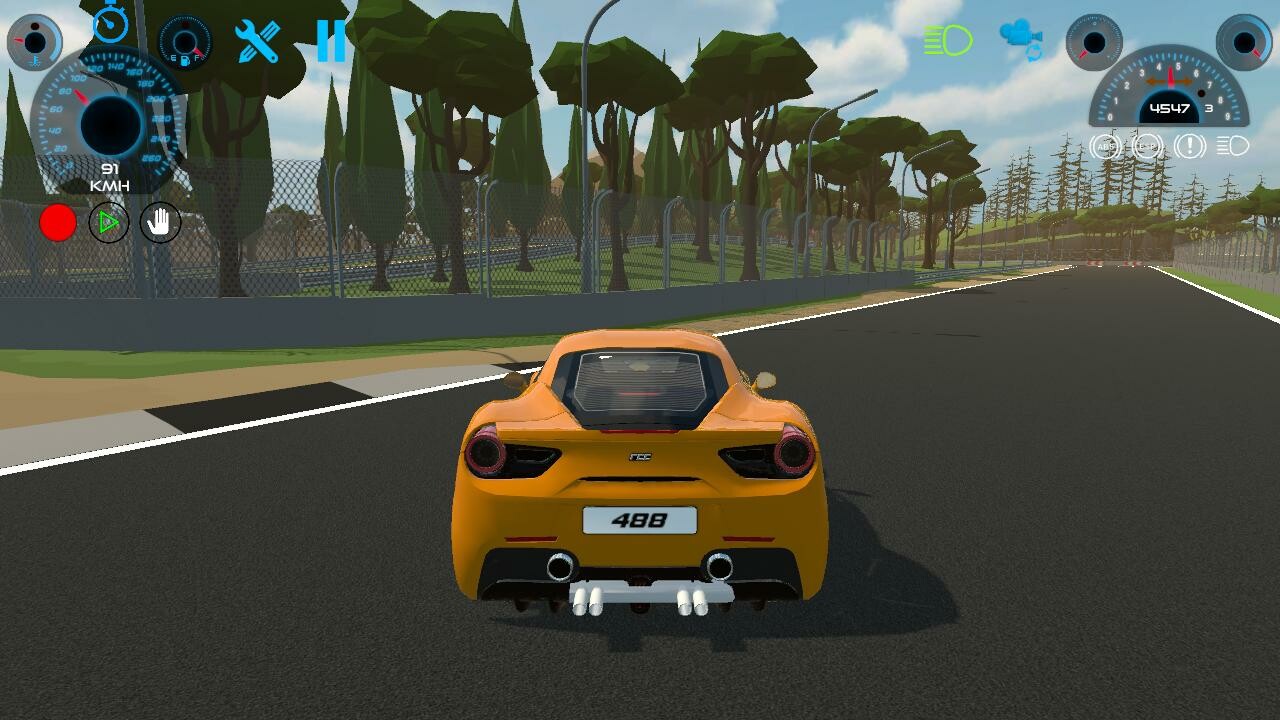
Task: Click the brake warning indicator
Action: (x=1190, y=146)
